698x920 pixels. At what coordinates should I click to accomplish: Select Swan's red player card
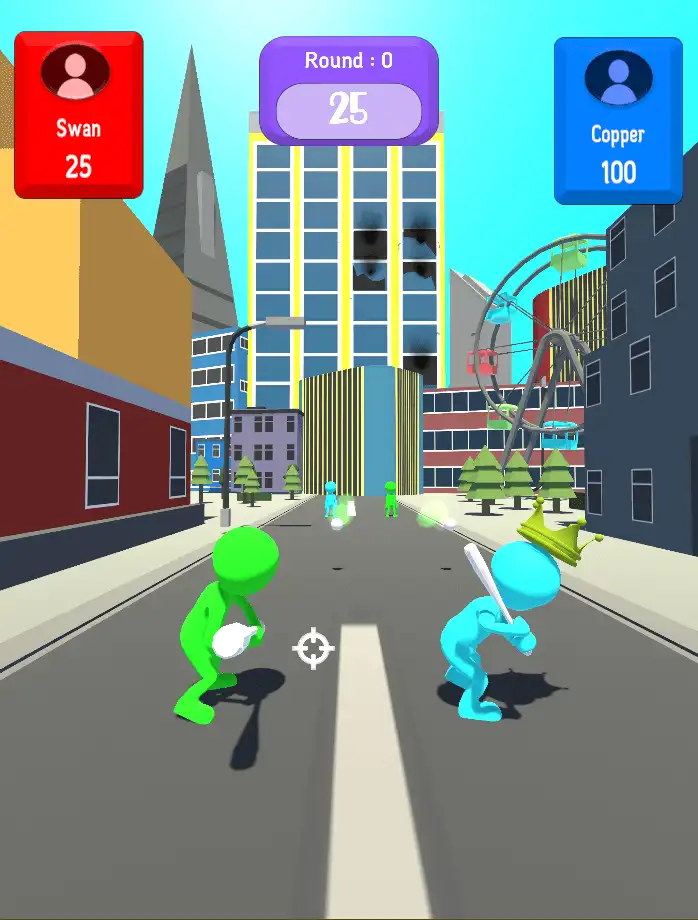click(79, 114)
